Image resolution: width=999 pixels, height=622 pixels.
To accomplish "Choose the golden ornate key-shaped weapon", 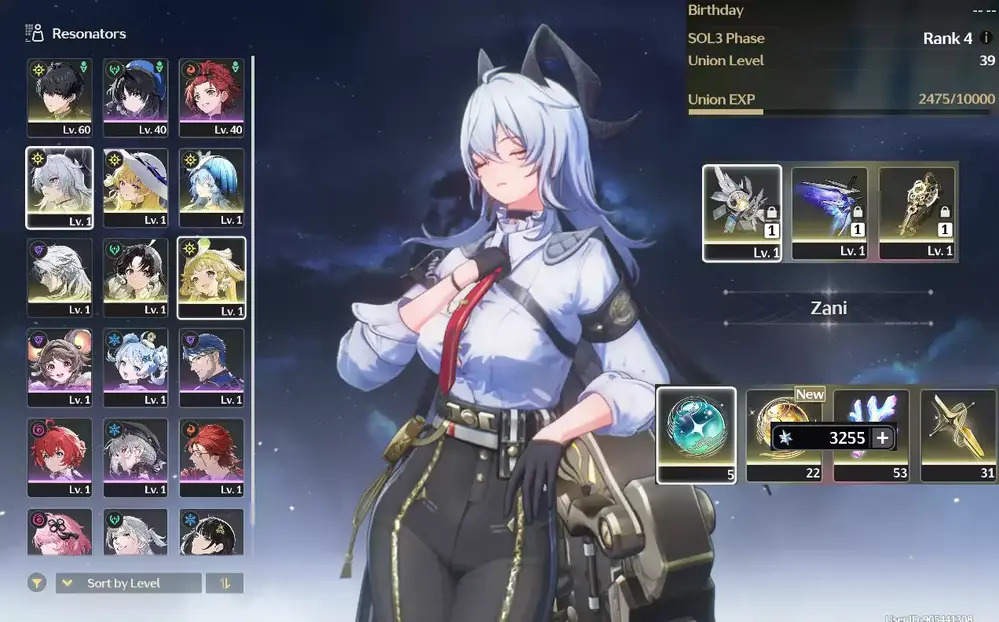I will (x=916, y=212).
